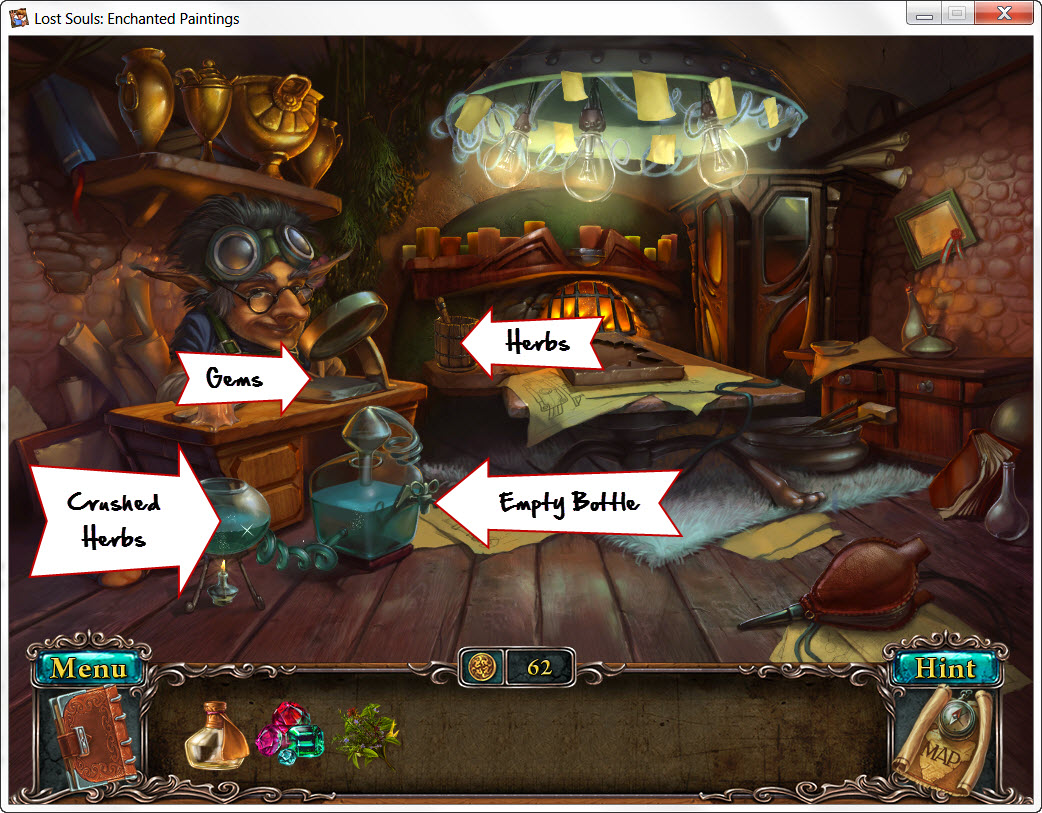Open the Menu button
Viewport: 1042px width, 813px height.
tap(89, 668)
